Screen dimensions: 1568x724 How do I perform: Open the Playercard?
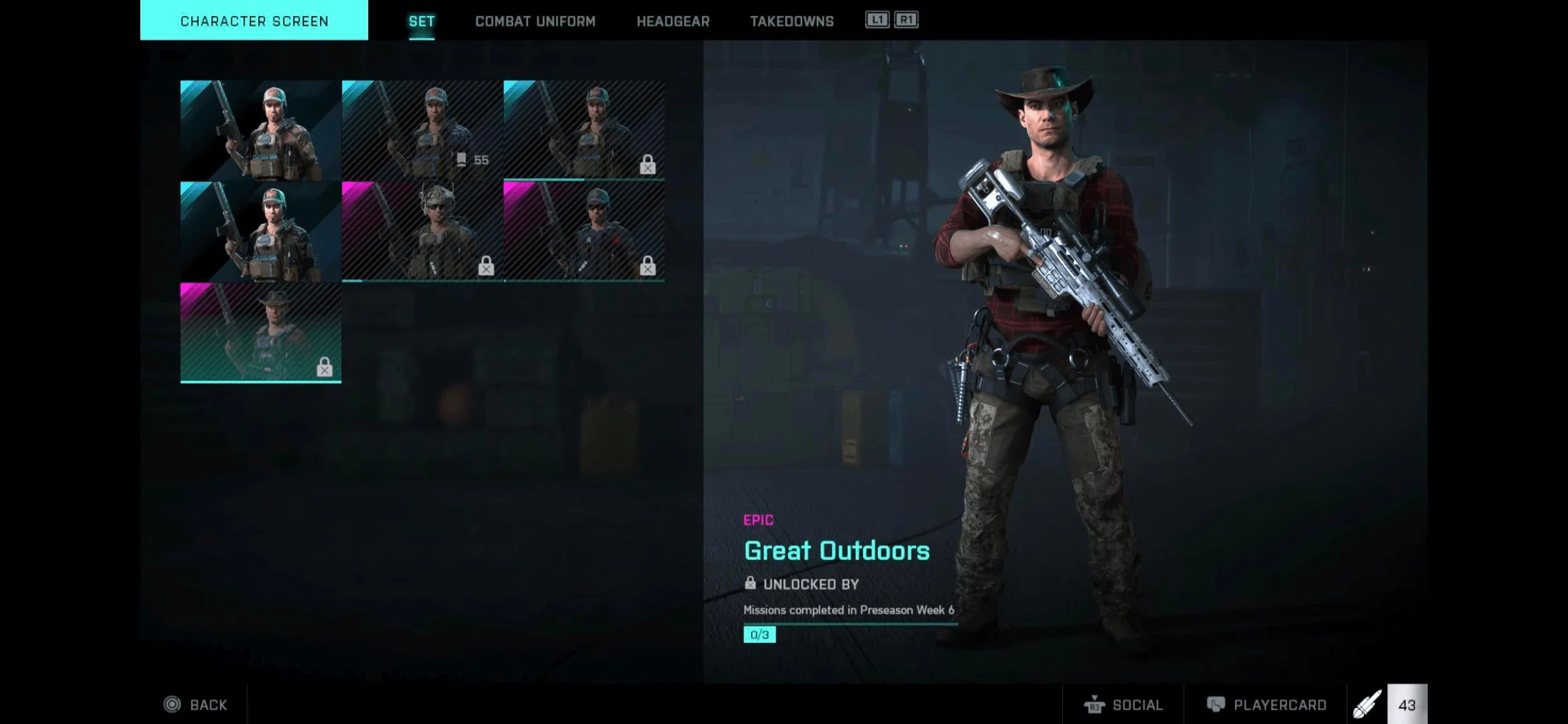point(1266,705)
